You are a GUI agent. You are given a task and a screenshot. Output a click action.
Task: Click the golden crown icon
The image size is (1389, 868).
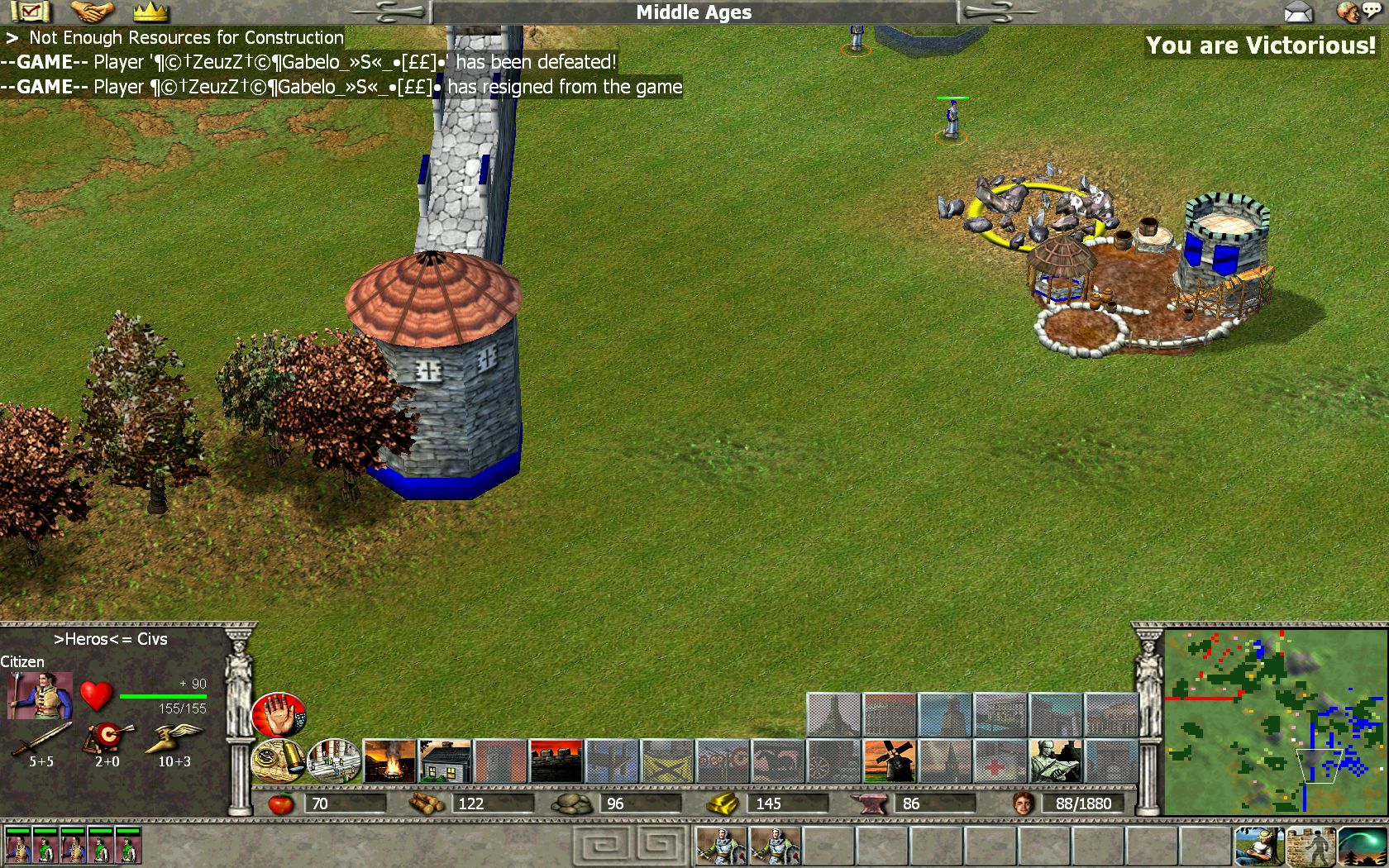[x=150, y=12]
